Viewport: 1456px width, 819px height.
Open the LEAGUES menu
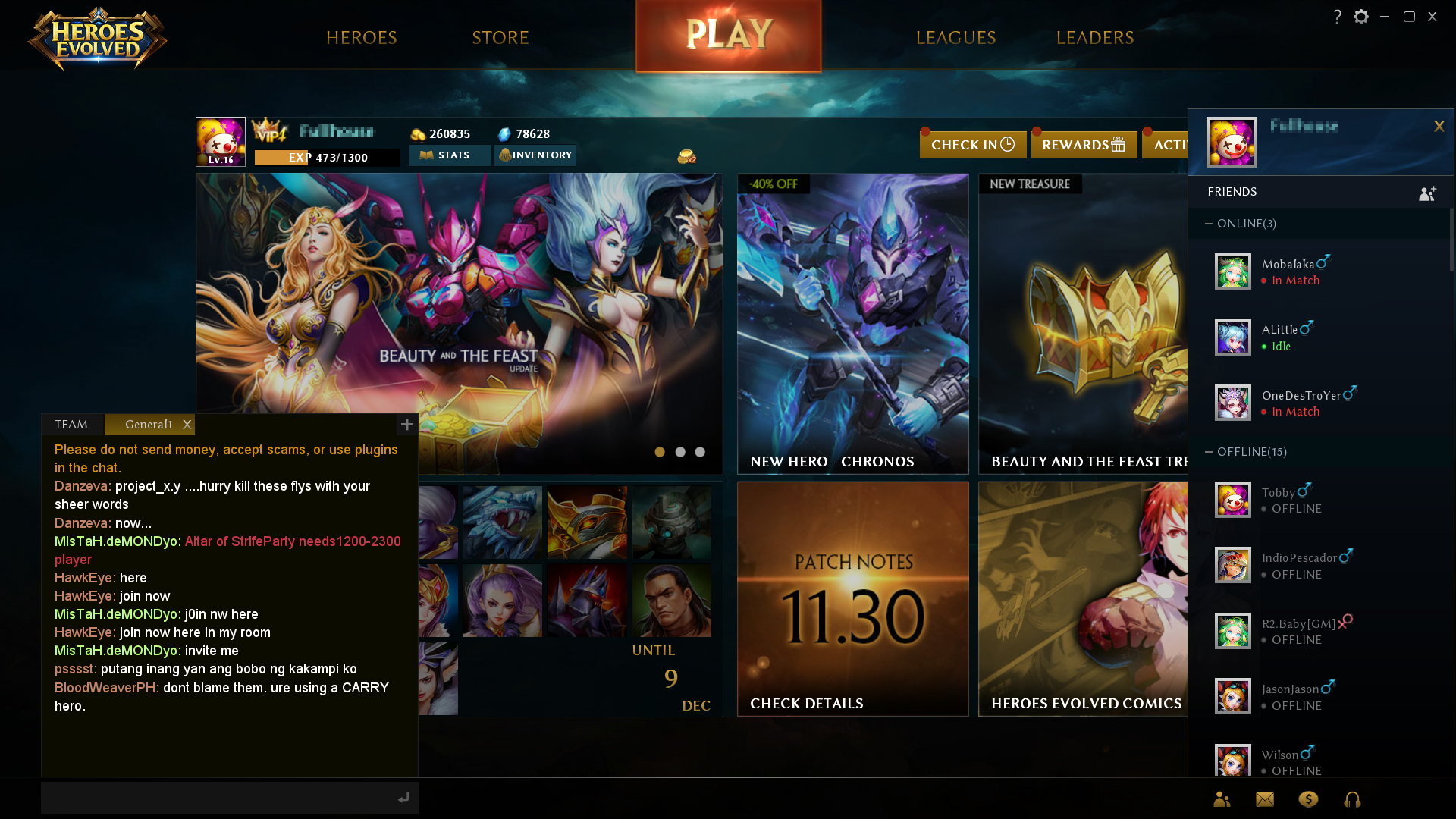click(x=956, y=37)
